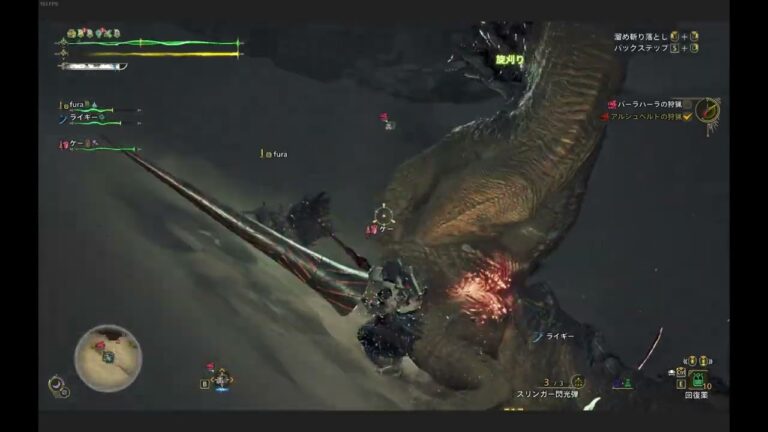Click the red monster marker on minimap
This screenshot has width=768, height=432.
click(x=100, y=345)
